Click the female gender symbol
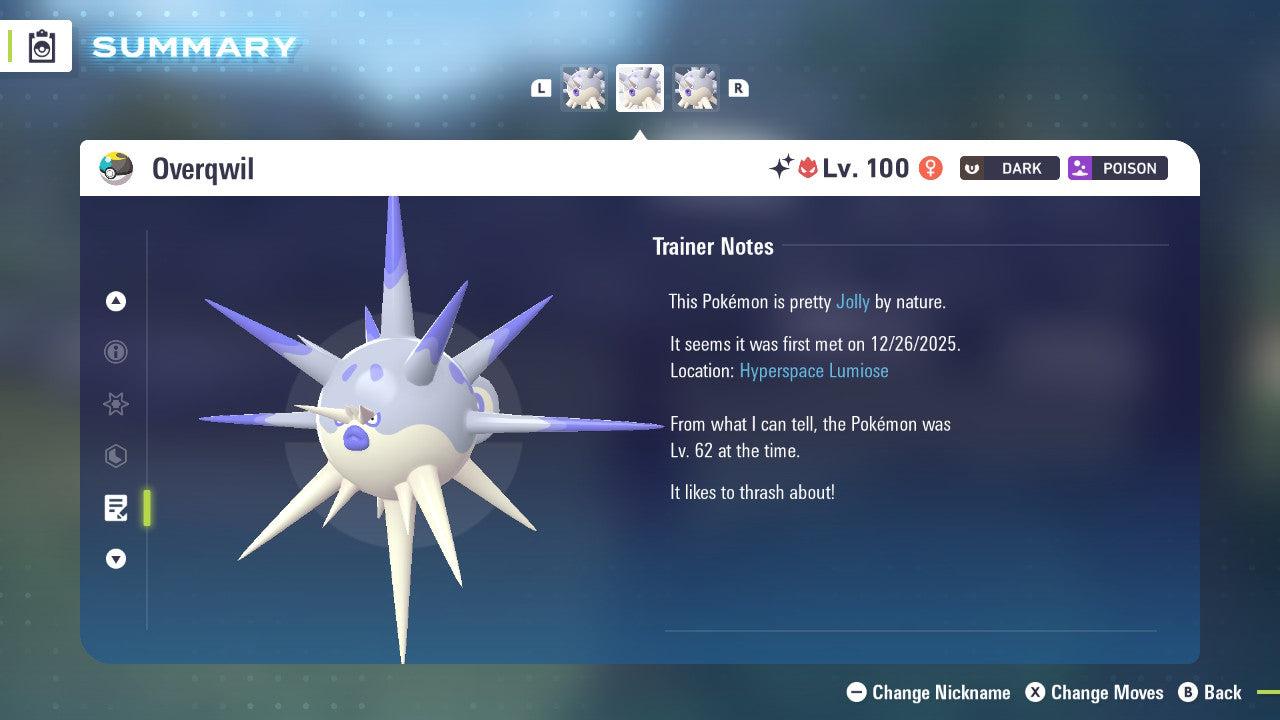Screen dimensions: 1280x720 pyautogui.click(x=930, y=168)
